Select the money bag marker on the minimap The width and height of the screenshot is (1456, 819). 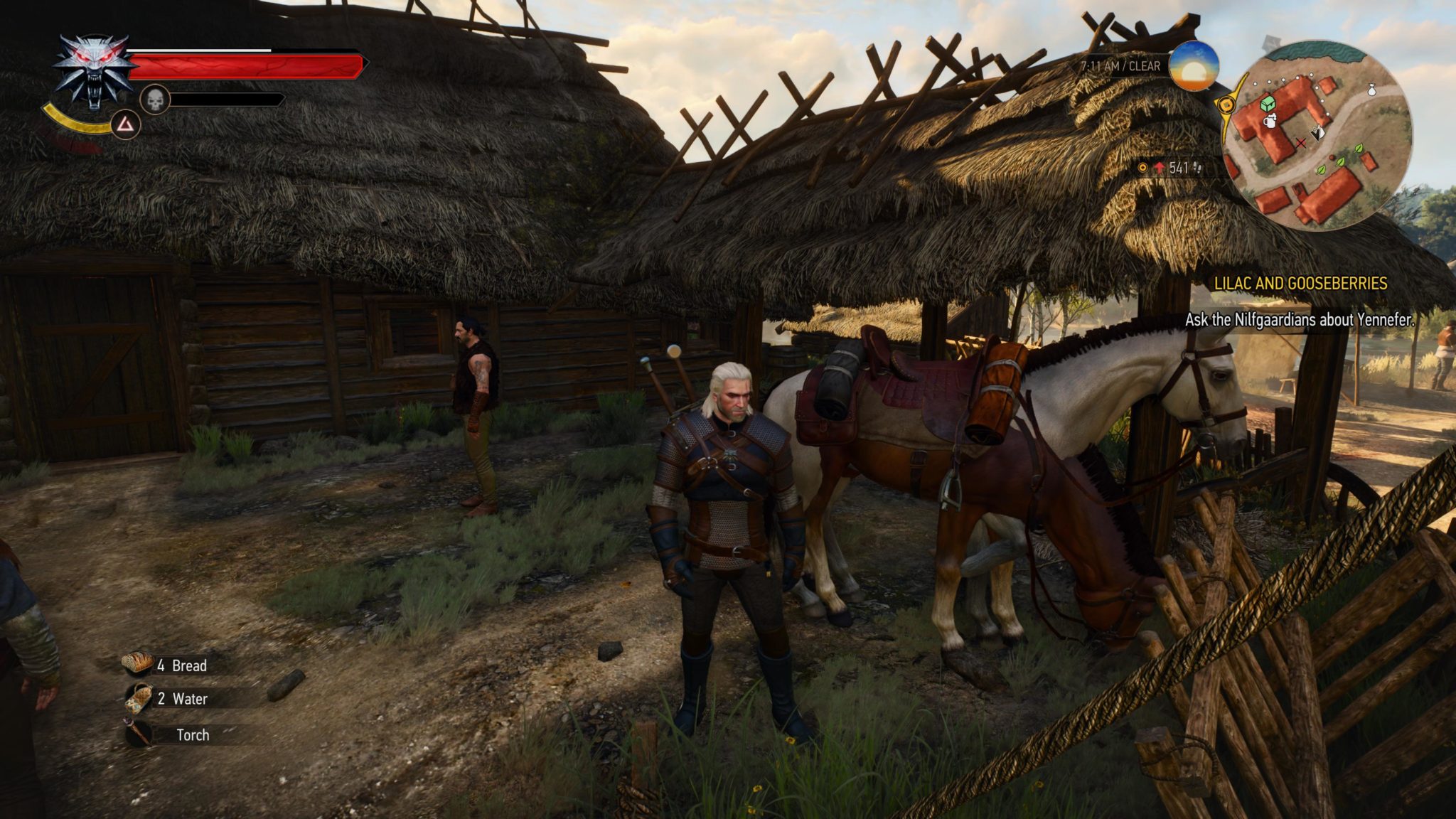pyautogui.click(x=1371, y=90)
